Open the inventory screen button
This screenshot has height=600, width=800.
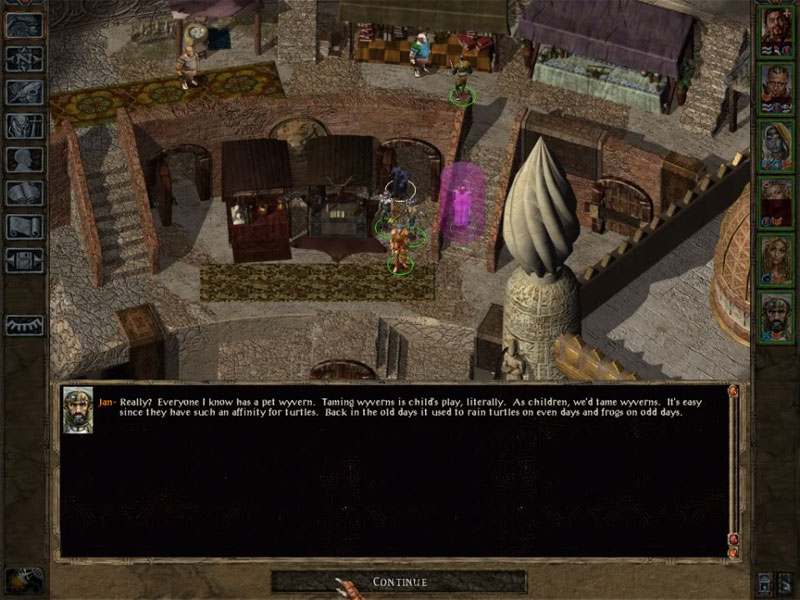click(24, 125)
